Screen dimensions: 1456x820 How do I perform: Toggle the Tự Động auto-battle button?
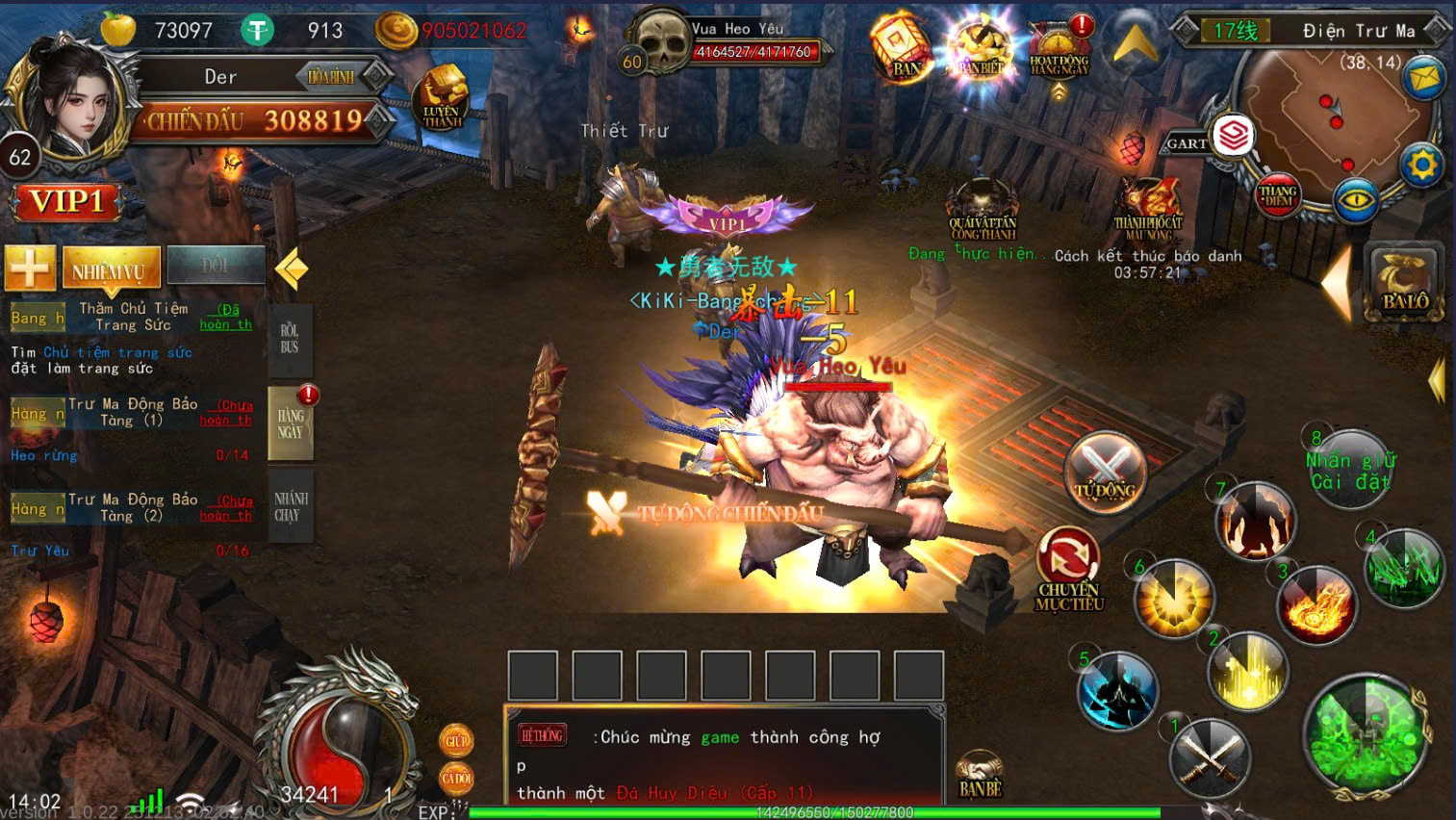[x=1105, y=472]
